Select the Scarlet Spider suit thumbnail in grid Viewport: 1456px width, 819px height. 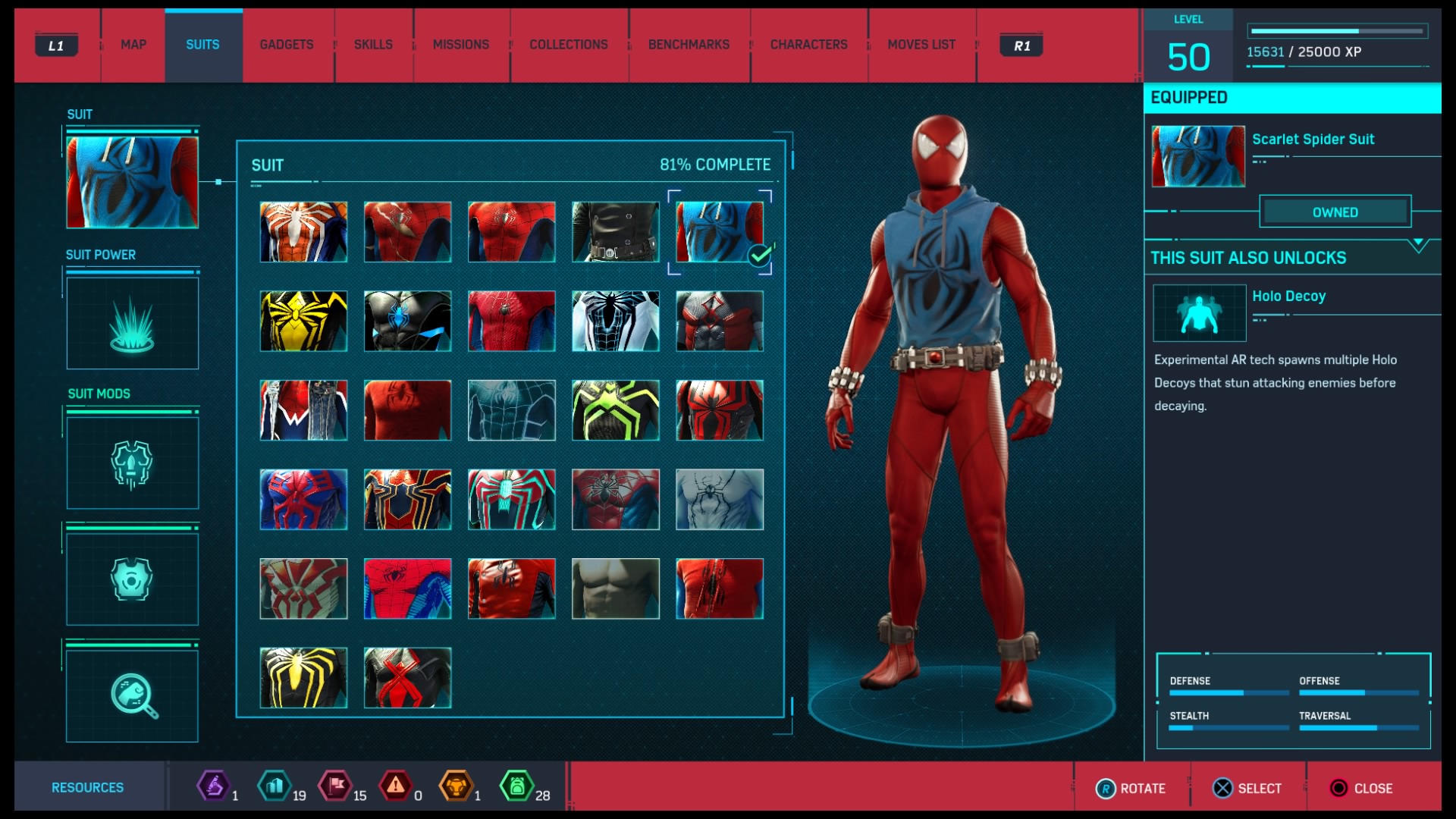tap(719, 232)
